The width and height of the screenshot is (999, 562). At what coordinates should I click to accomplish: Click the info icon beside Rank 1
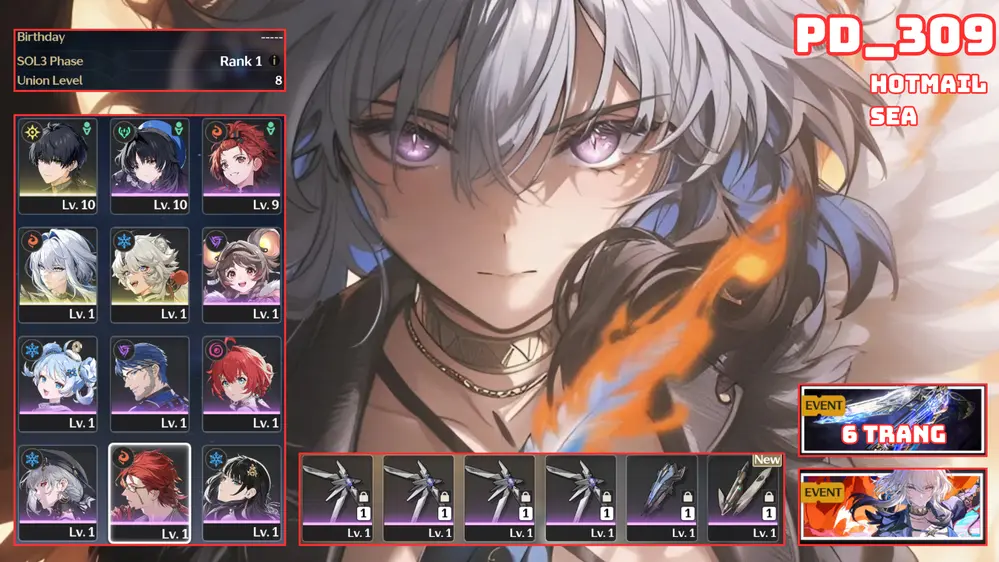(275, 61)
